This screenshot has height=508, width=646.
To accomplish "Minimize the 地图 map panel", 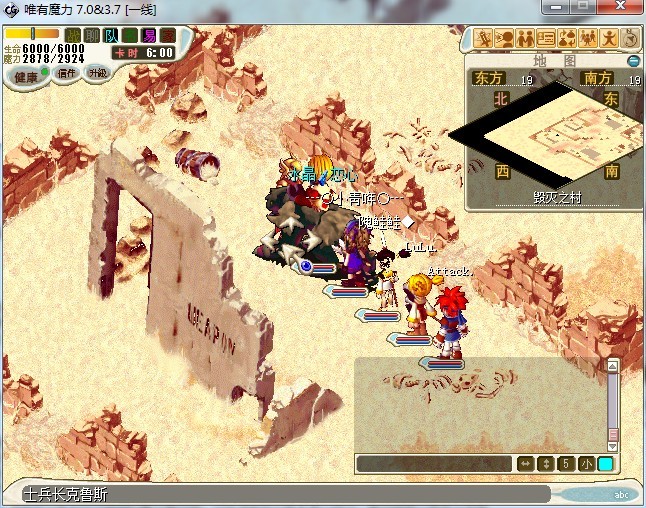I will [x=633, y=61].
